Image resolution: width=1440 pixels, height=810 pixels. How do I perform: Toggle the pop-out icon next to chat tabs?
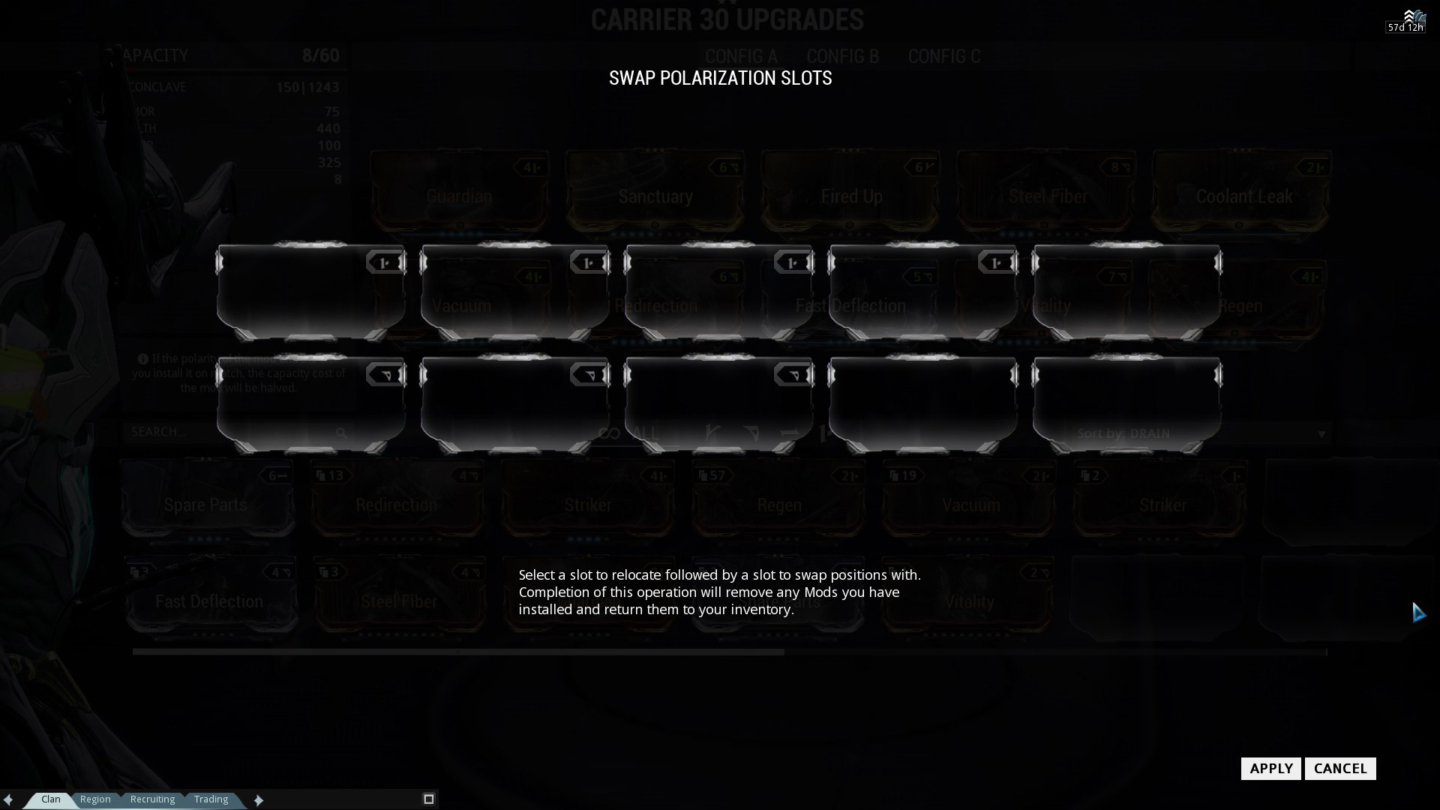428,798
